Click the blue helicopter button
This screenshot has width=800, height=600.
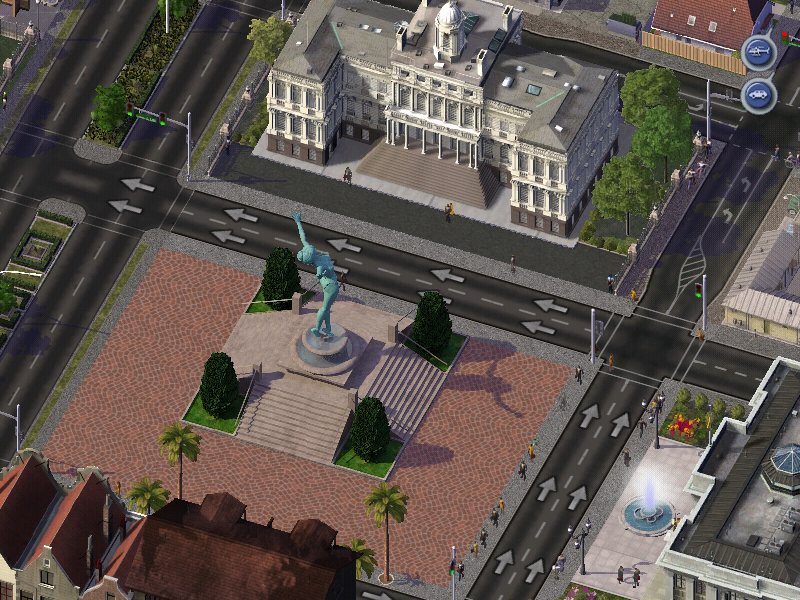tap(759, 51)
